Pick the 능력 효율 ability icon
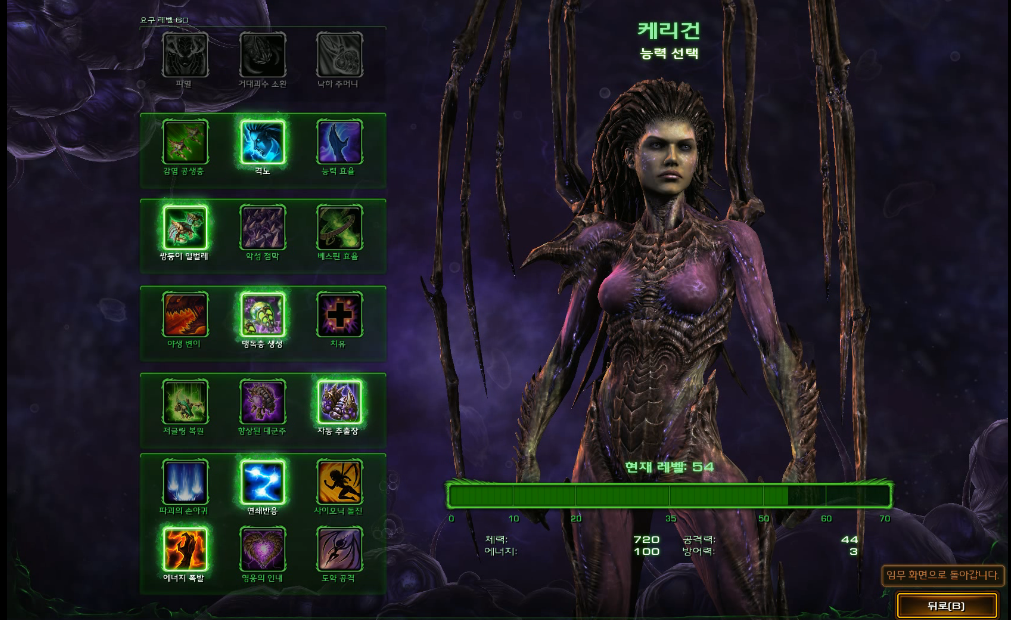 339,142
